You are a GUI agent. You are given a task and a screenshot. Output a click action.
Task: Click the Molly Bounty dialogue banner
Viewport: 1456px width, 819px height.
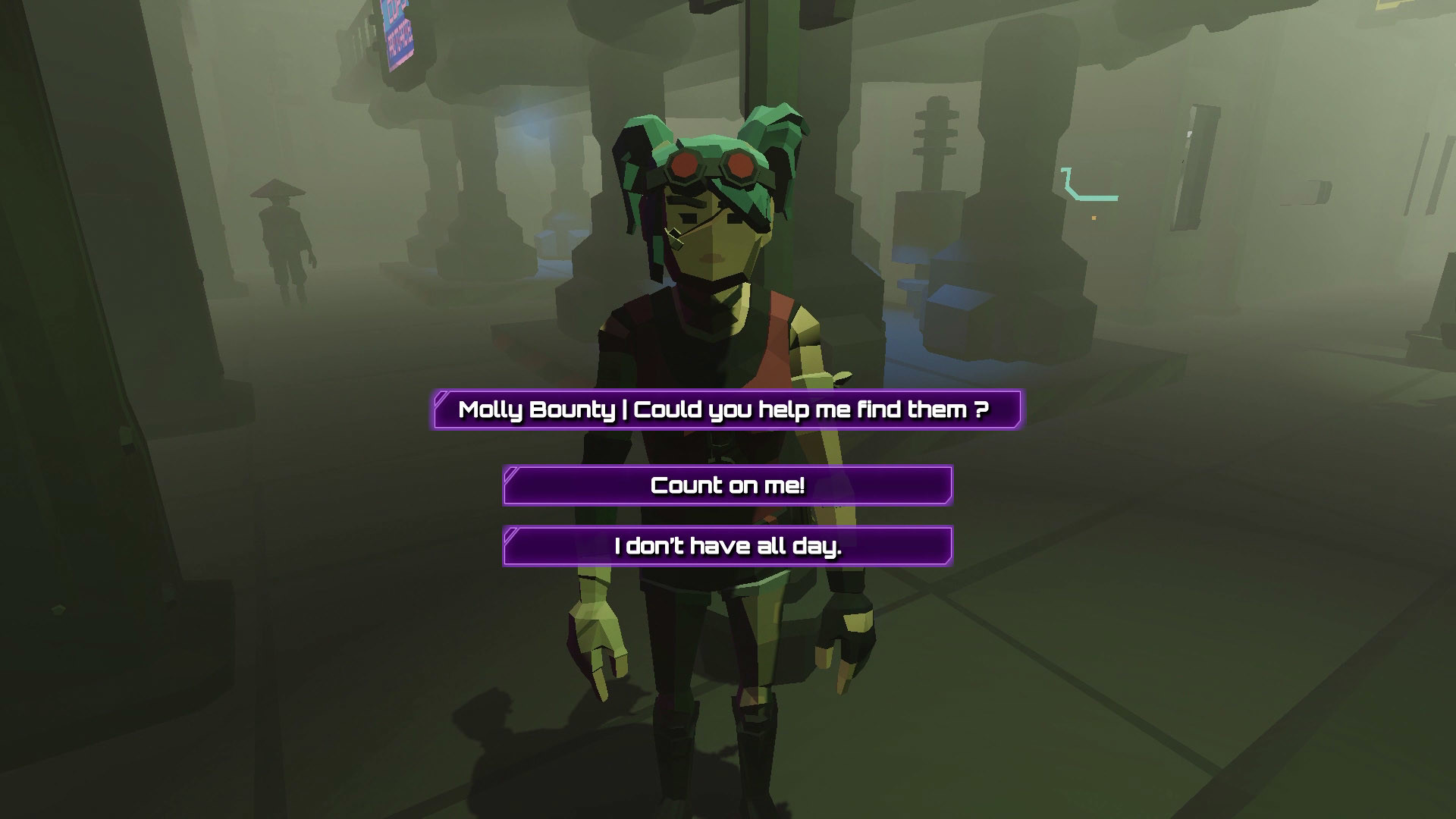click(x=726, y=409)
